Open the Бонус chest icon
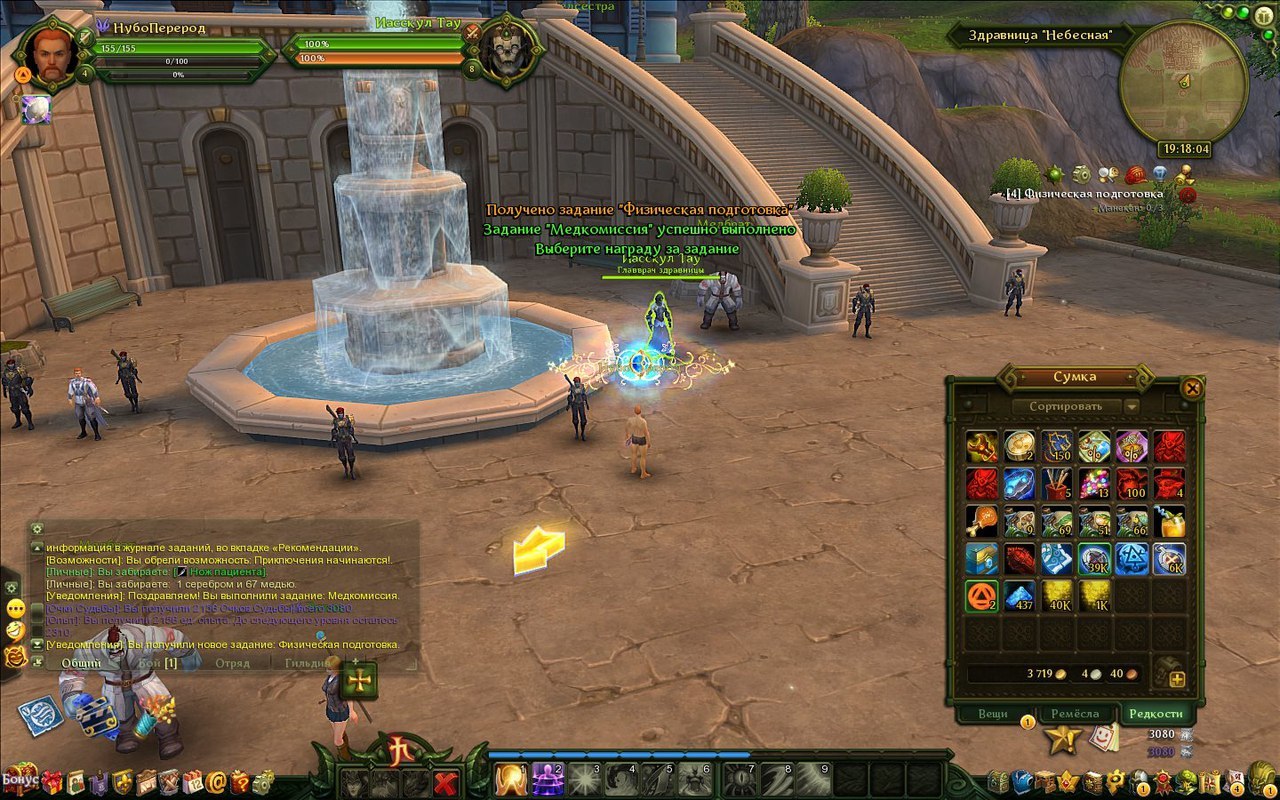 20,777
